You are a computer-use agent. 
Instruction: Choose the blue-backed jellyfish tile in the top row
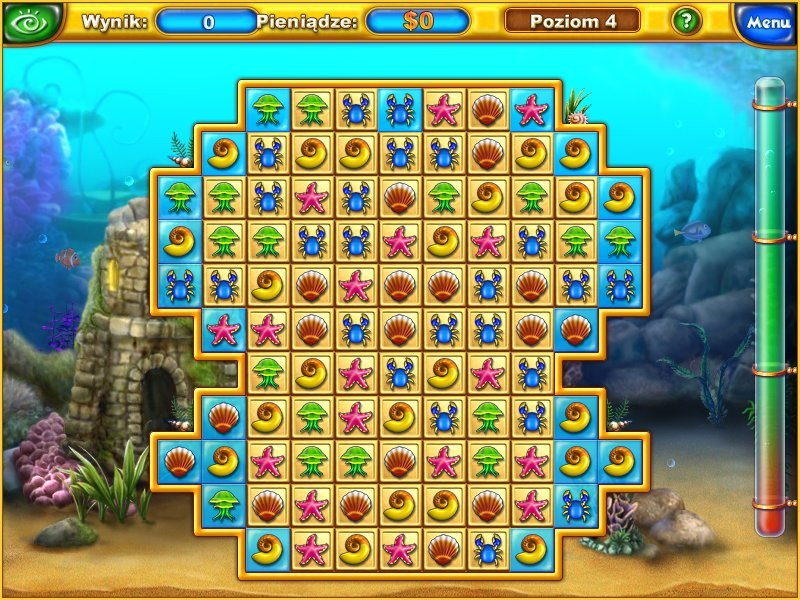coord(267,108)
